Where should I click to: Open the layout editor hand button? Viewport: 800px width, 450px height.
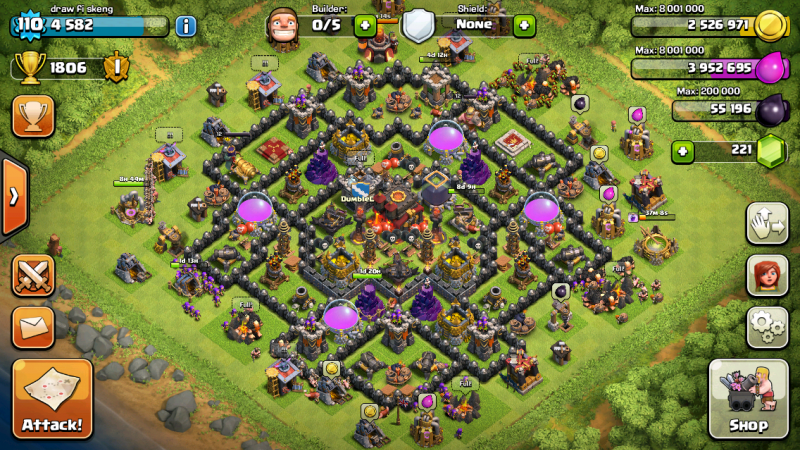(767, 223)
